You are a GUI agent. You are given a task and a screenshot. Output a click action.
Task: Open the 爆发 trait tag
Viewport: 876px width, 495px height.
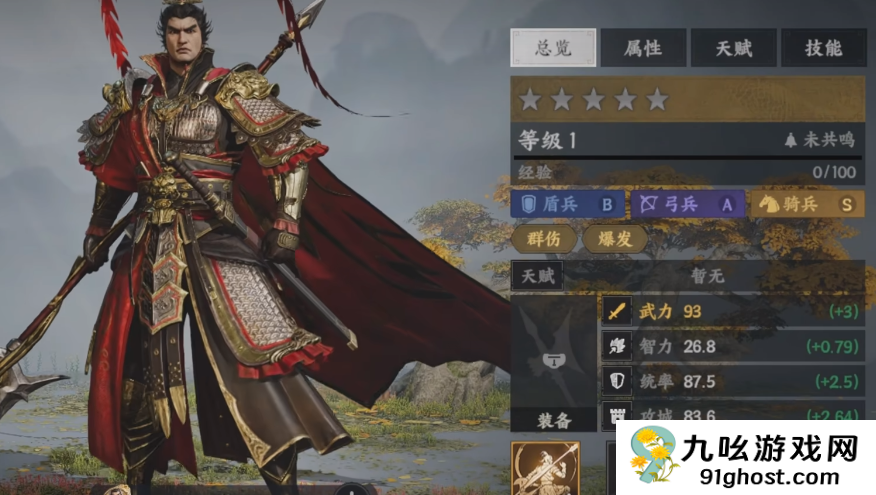coord(615,239)
